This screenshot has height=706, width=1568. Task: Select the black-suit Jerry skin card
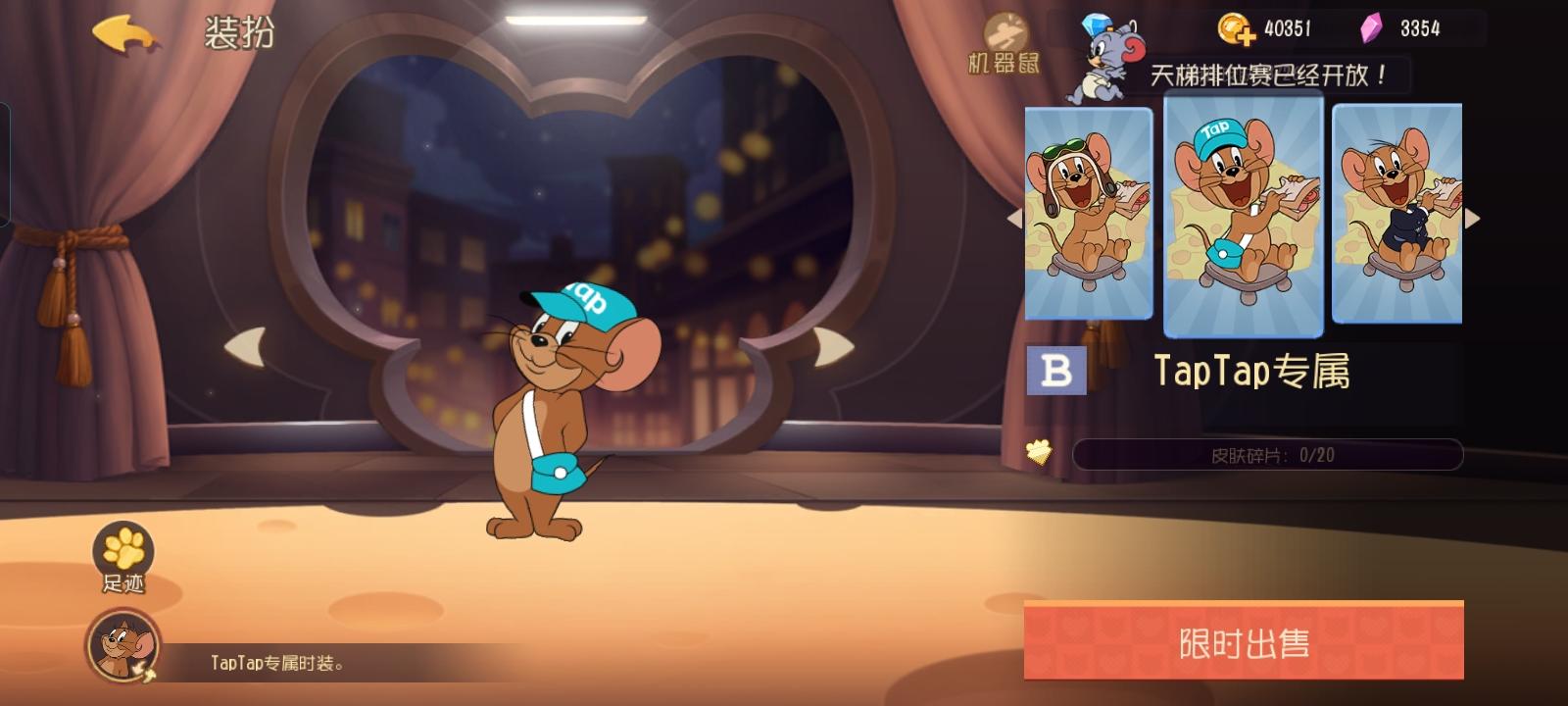tap(1396, 218)
